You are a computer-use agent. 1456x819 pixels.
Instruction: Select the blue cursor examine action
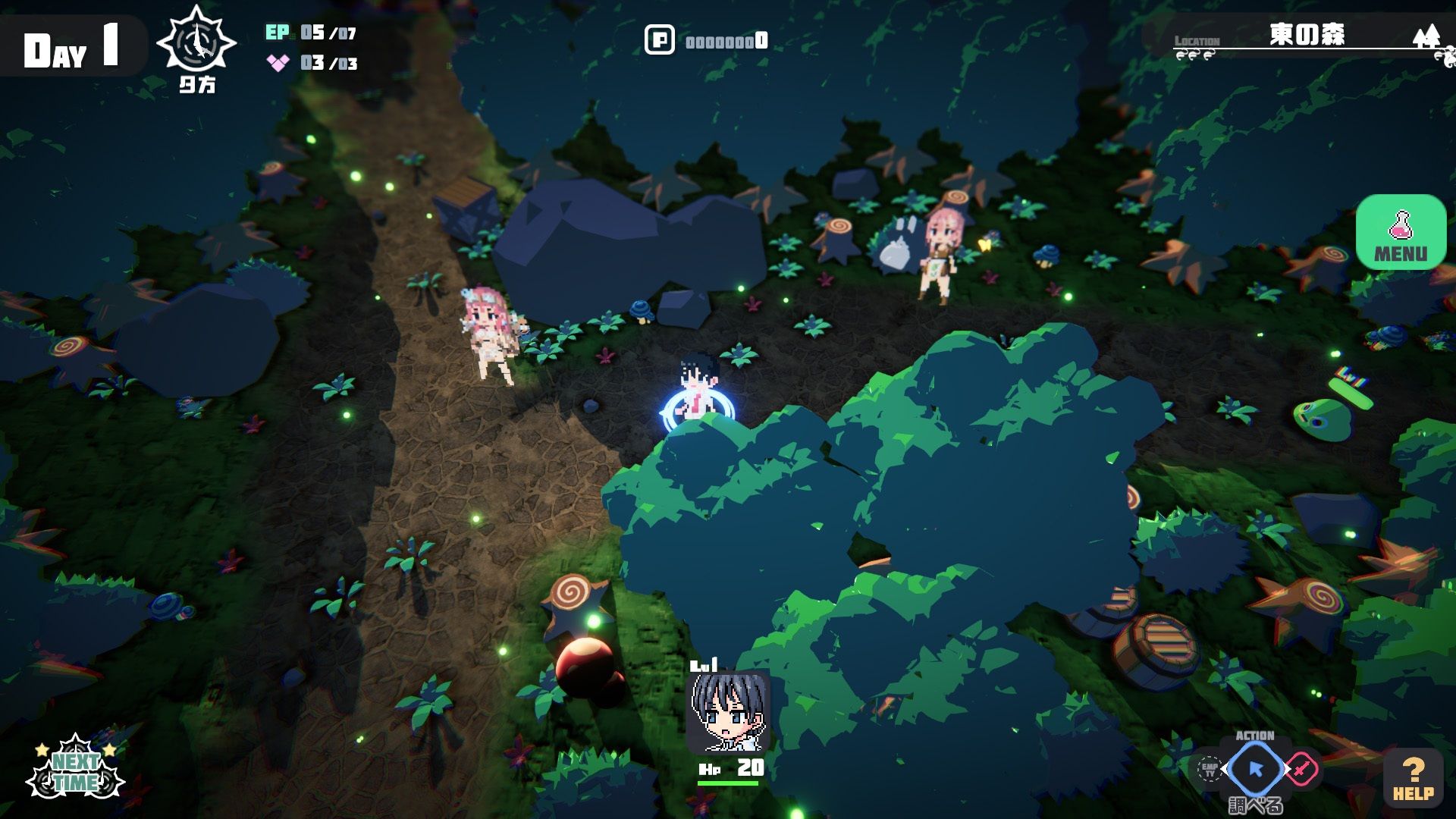[x=1255, y=770]
